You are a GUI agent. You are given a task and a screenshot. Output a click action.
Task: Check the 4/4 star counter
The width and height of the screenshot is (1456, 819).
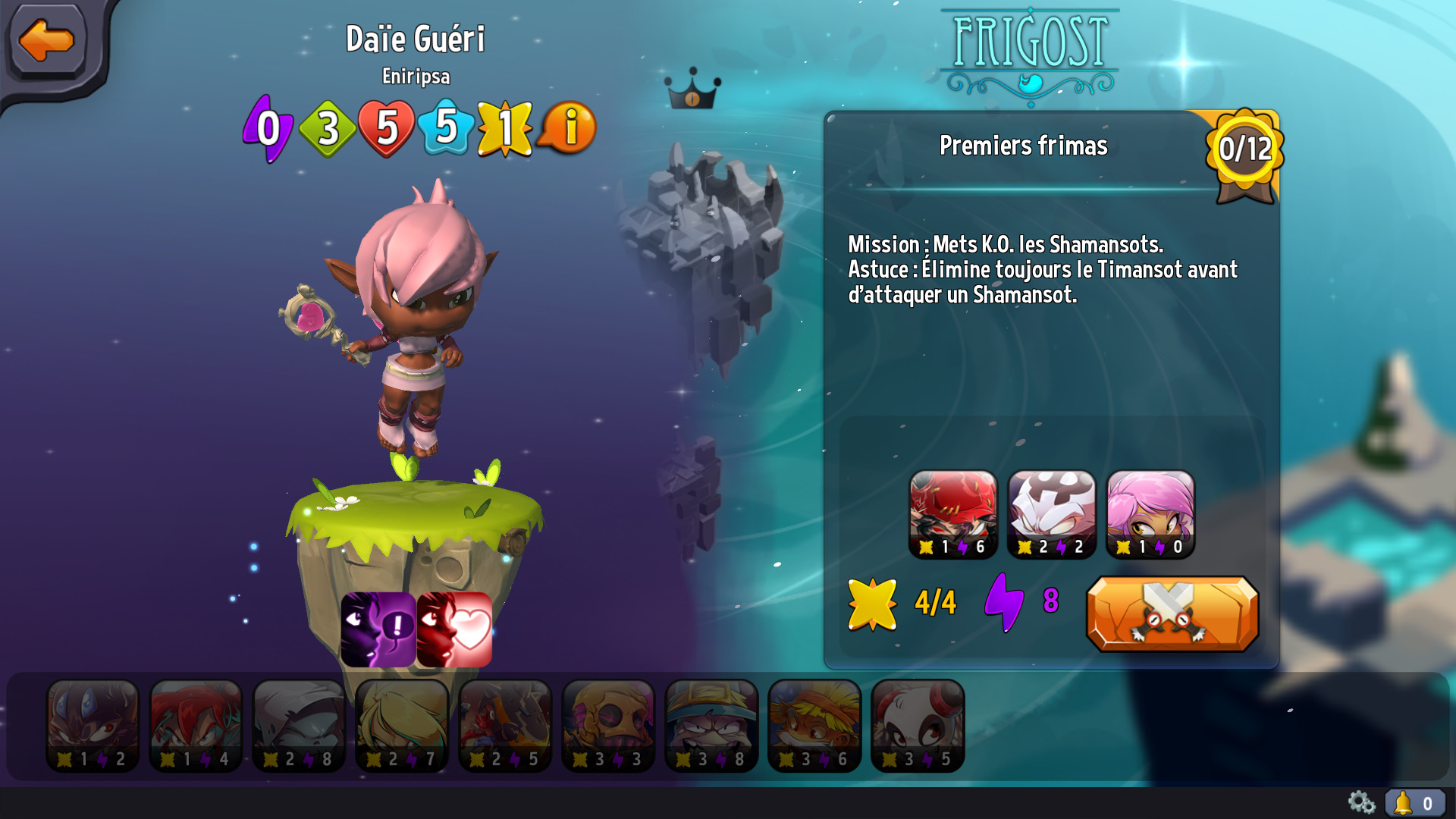910,603
